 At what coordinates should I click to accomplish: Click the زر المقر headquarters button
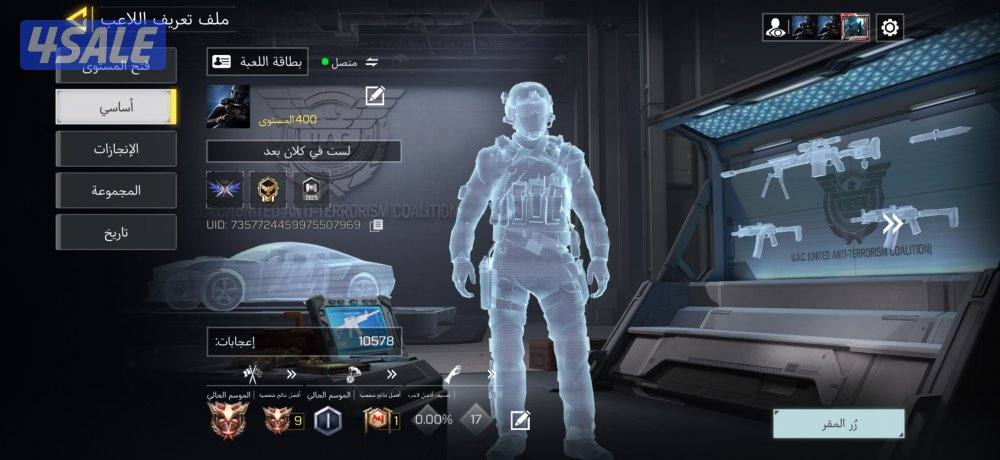(x=838, y=423)
